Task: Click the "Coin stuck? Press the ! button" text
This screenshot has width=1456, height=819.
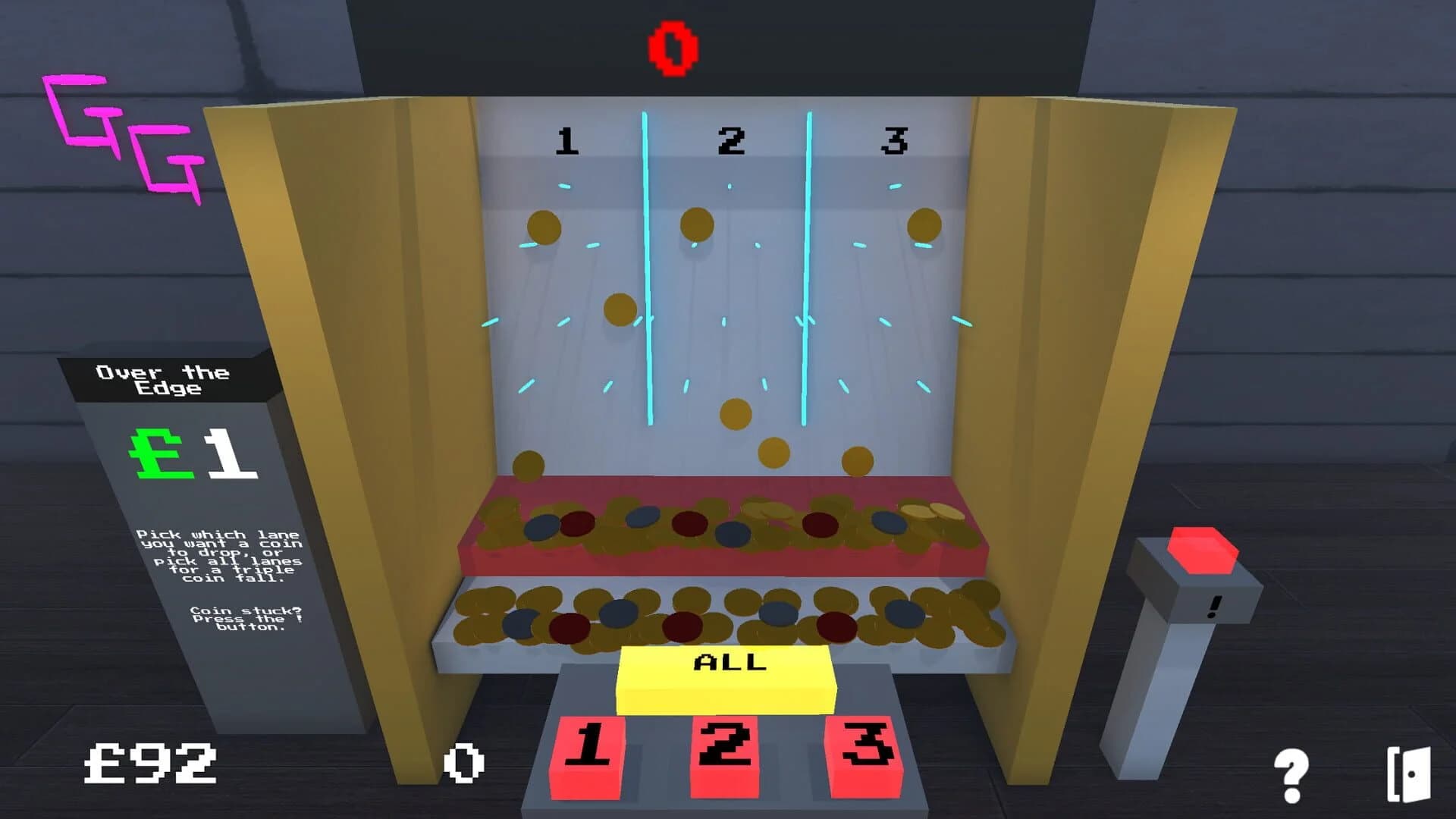Action: click(246, 619)
